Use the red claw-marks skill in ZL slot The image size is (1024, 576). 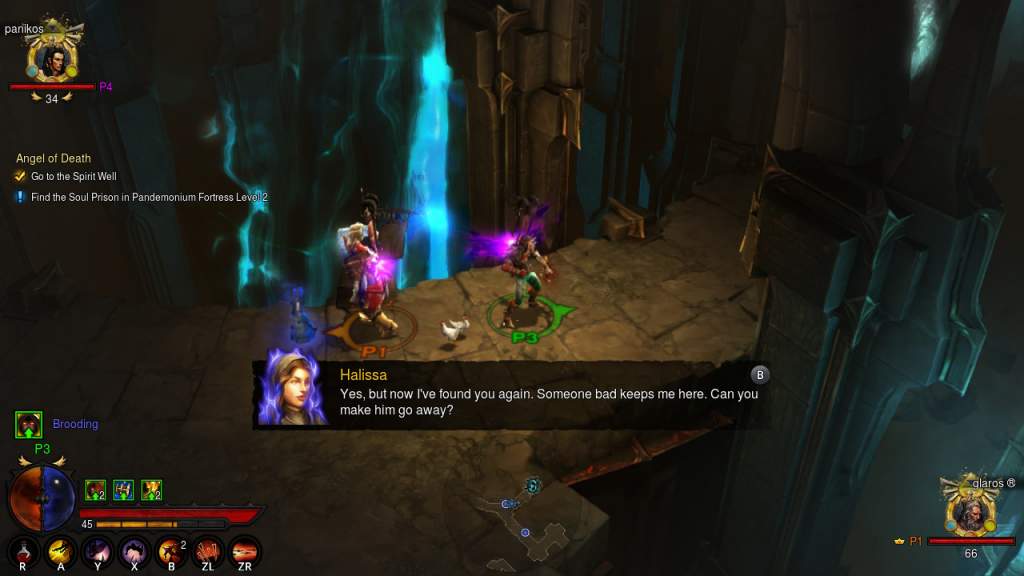pos(208,551)
